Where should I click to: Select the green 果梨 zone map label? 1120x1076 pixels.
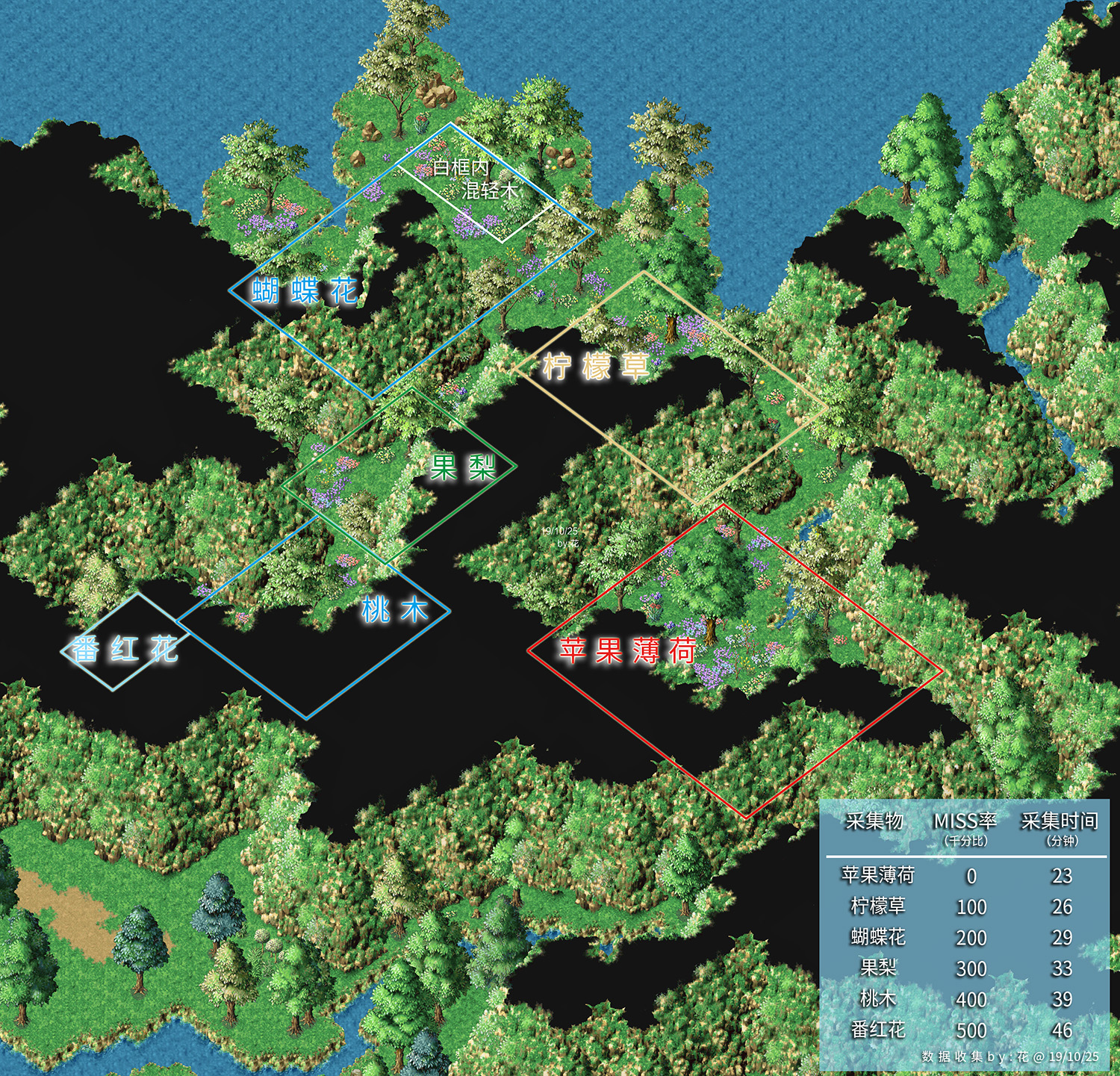[463, 467]
